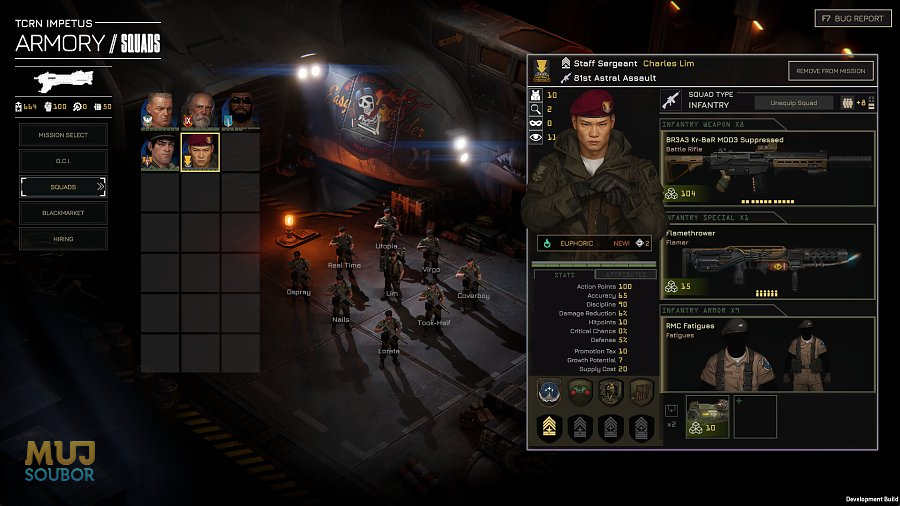900x506 pixels.
Task: Pick the sunglasses-wearing leader portrait
Action: tap(239, 111)
